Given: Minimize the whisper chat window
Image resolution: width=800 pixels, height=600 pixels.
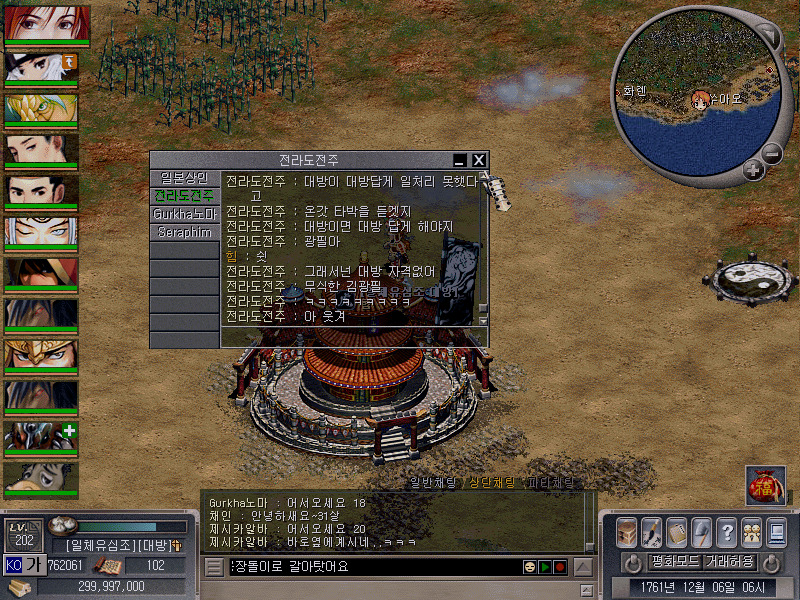Looking at the screenshot, I should pos(460,160).
